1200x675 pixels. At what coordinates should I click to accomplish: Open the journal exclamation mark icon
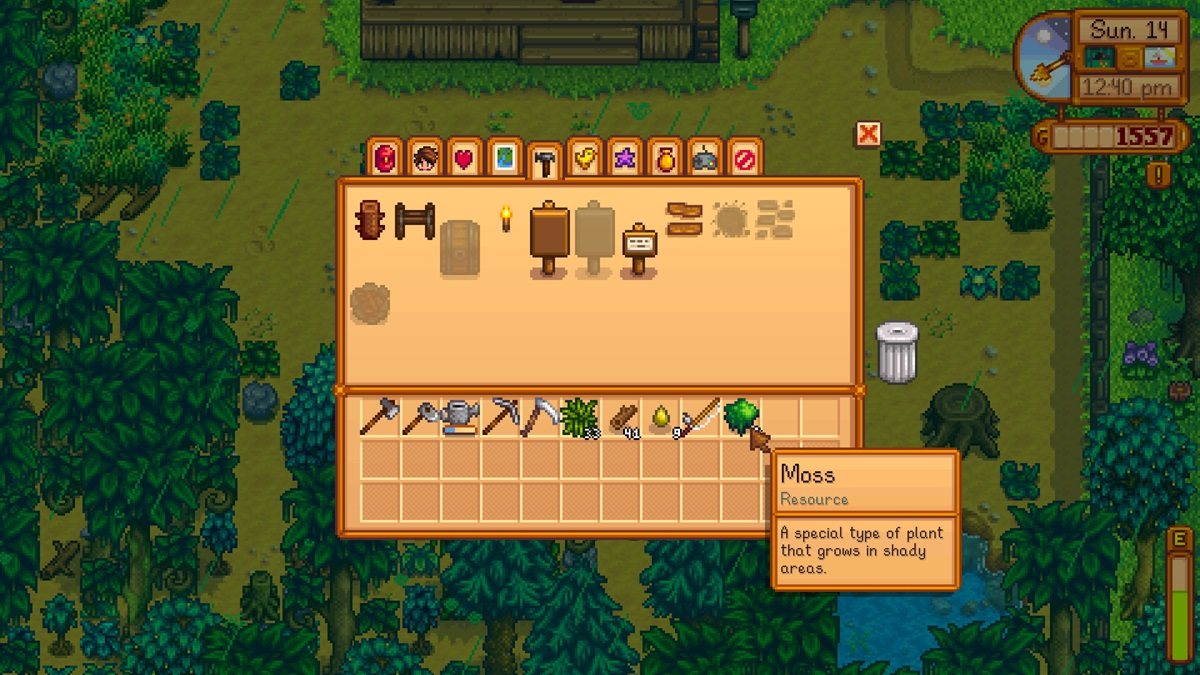[x=1158, y=175]
